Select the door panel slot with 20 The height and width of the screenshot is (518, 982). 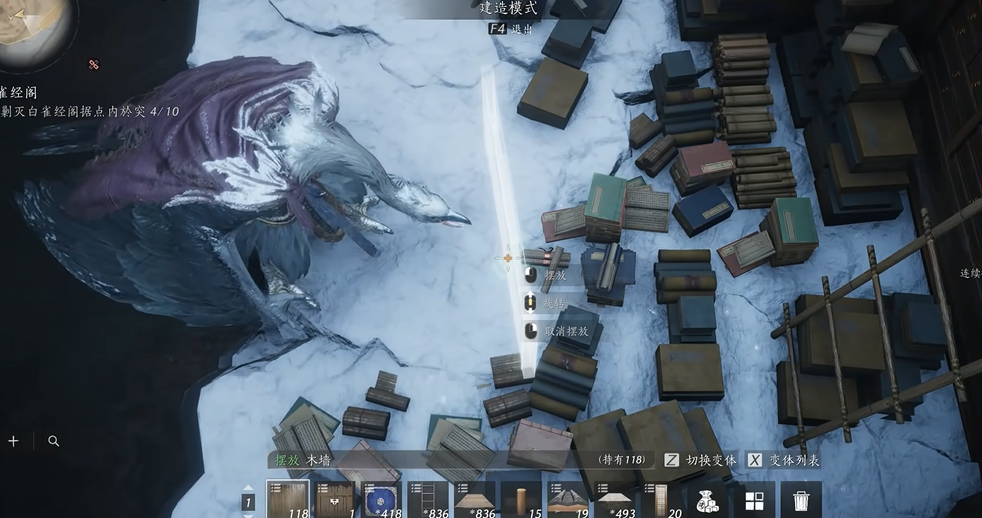[660, 498]
